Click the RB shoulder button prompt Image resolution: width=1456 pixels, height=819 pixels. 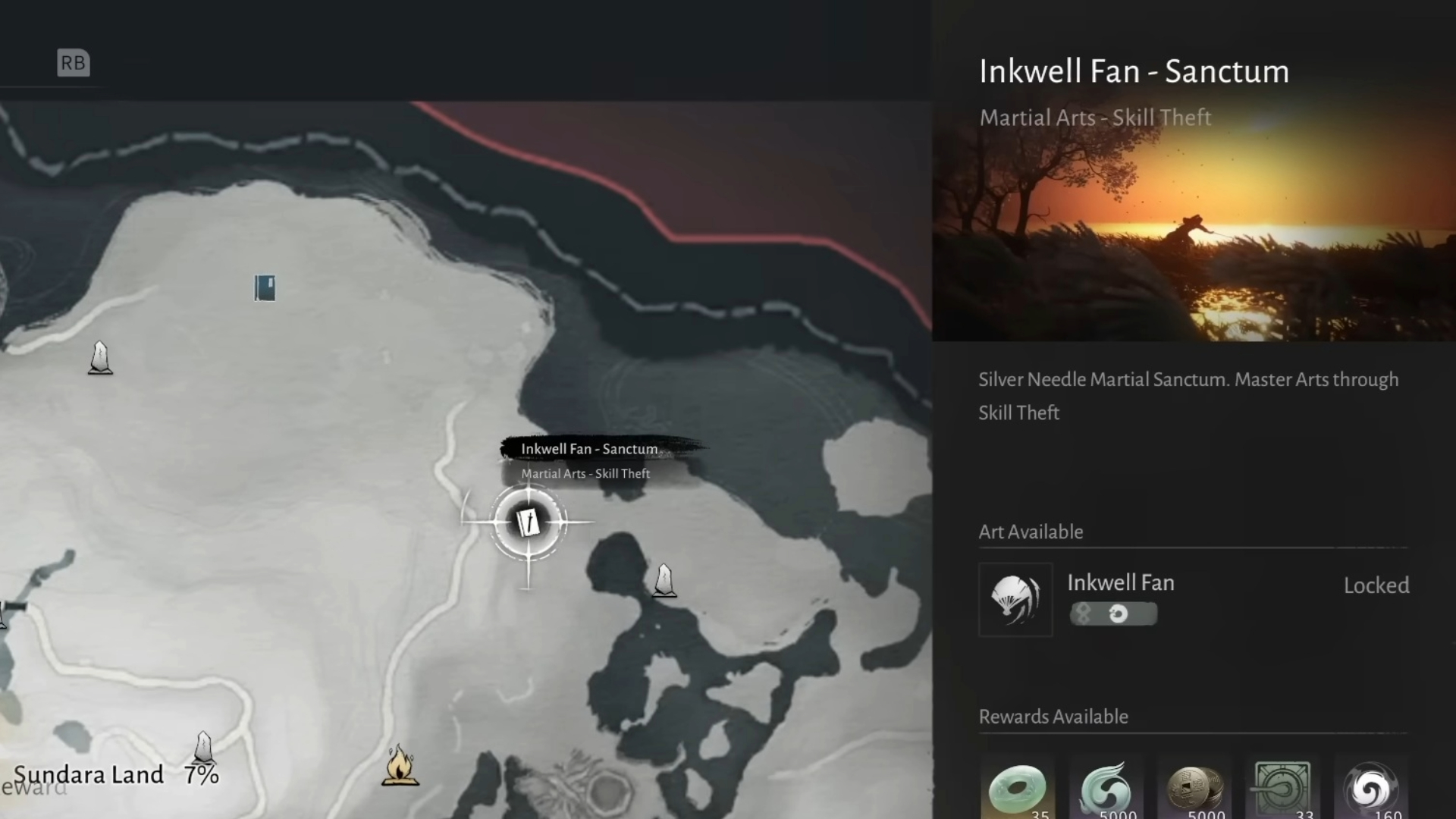(73, 63)
